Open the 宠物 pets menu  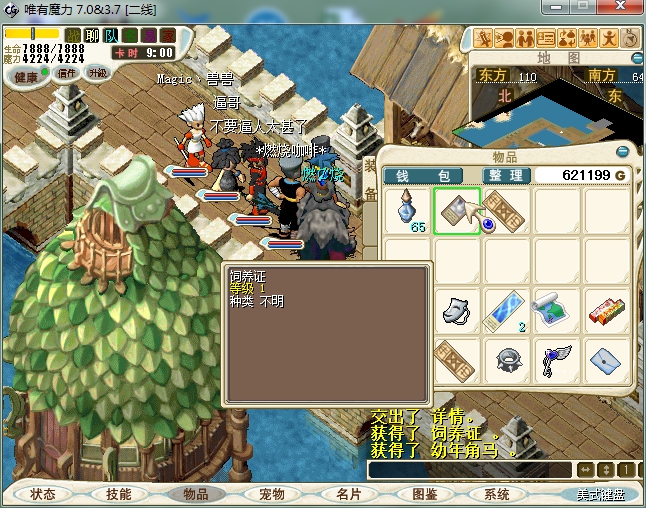click(270, 494)
